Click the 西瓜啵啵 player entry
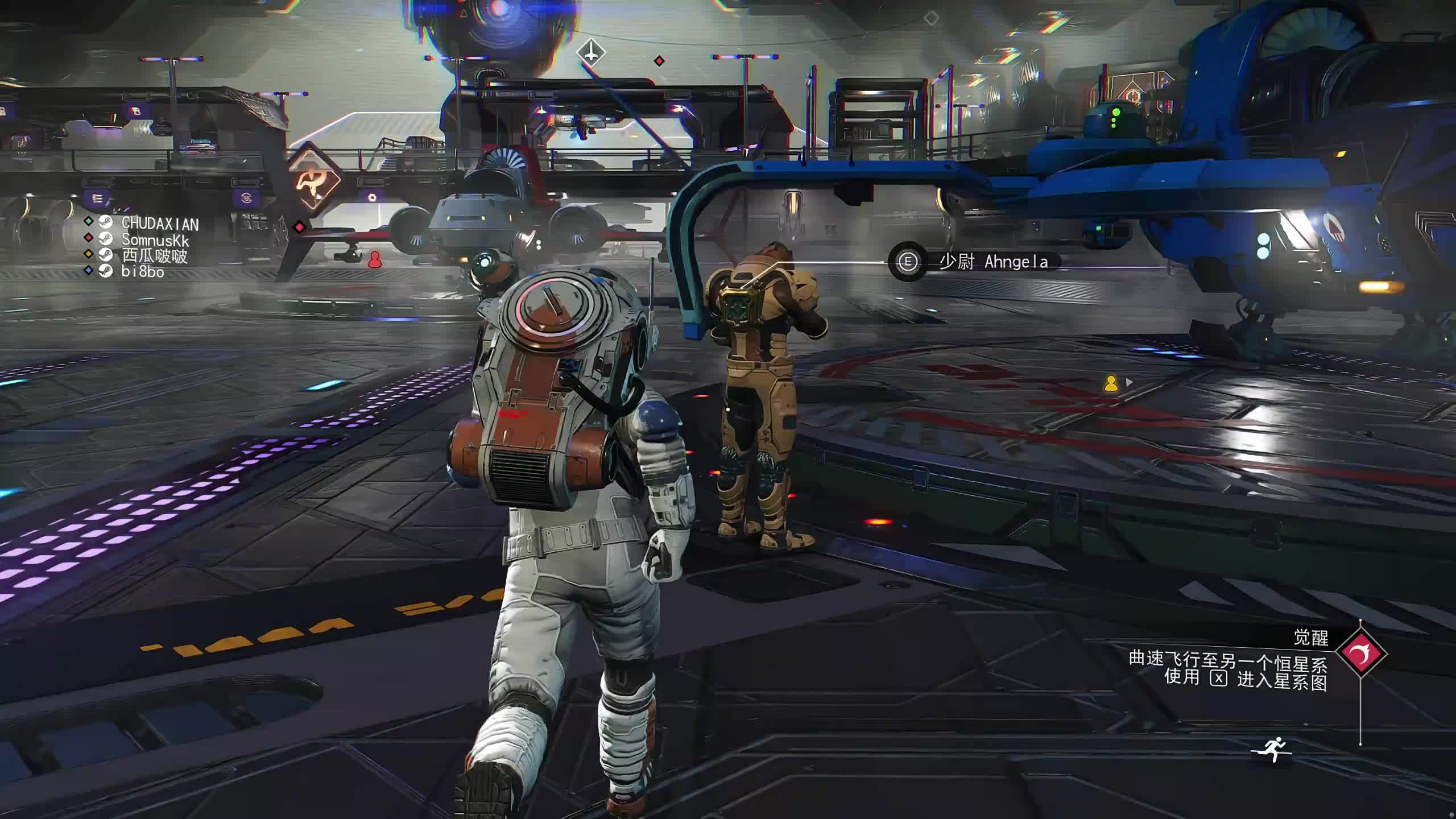This screenshot has height=819, width=1456. point(154,256)
